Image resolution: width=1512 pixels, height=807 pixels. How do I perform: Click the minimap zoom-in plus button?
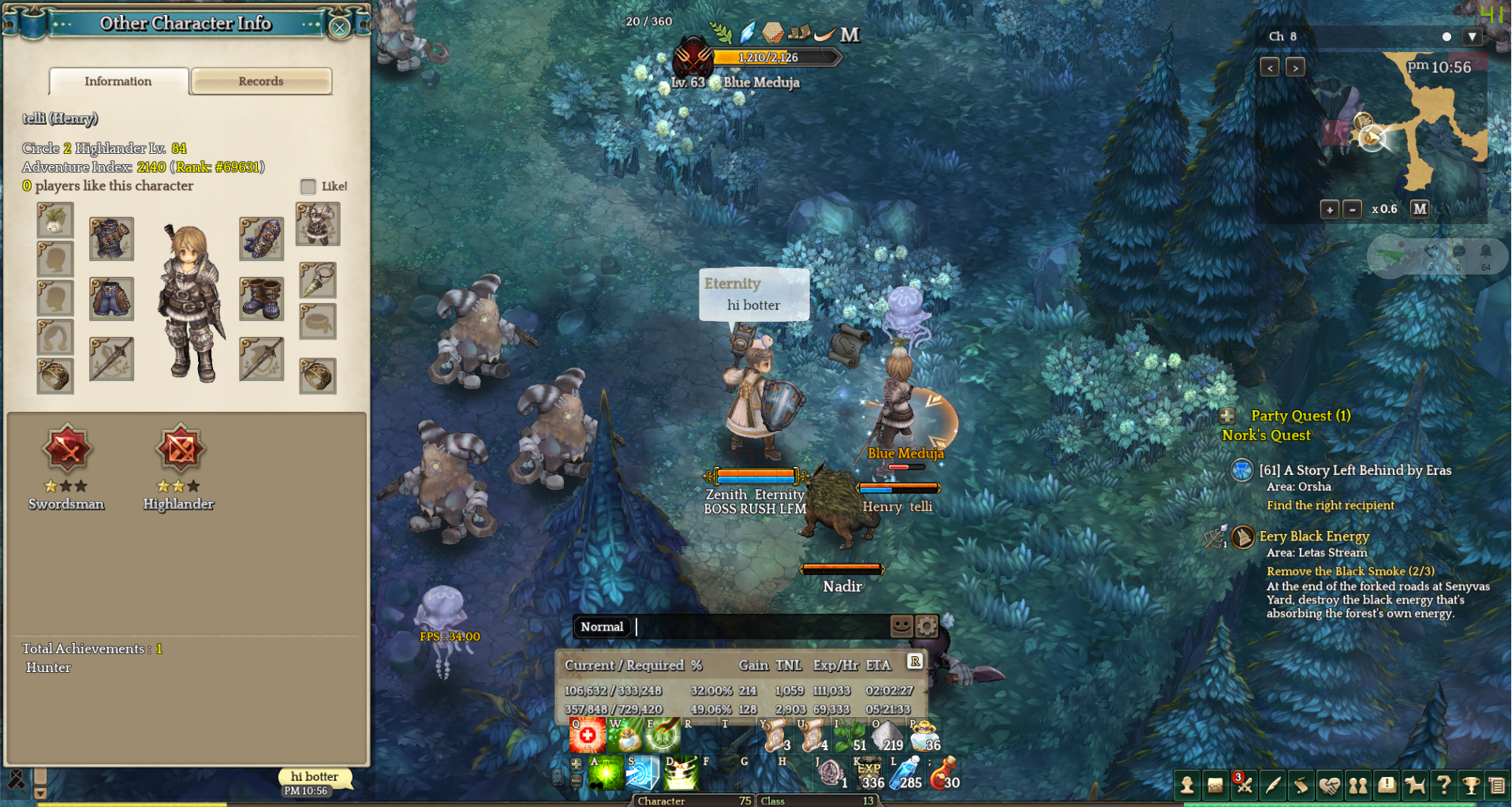(1330, 209)
